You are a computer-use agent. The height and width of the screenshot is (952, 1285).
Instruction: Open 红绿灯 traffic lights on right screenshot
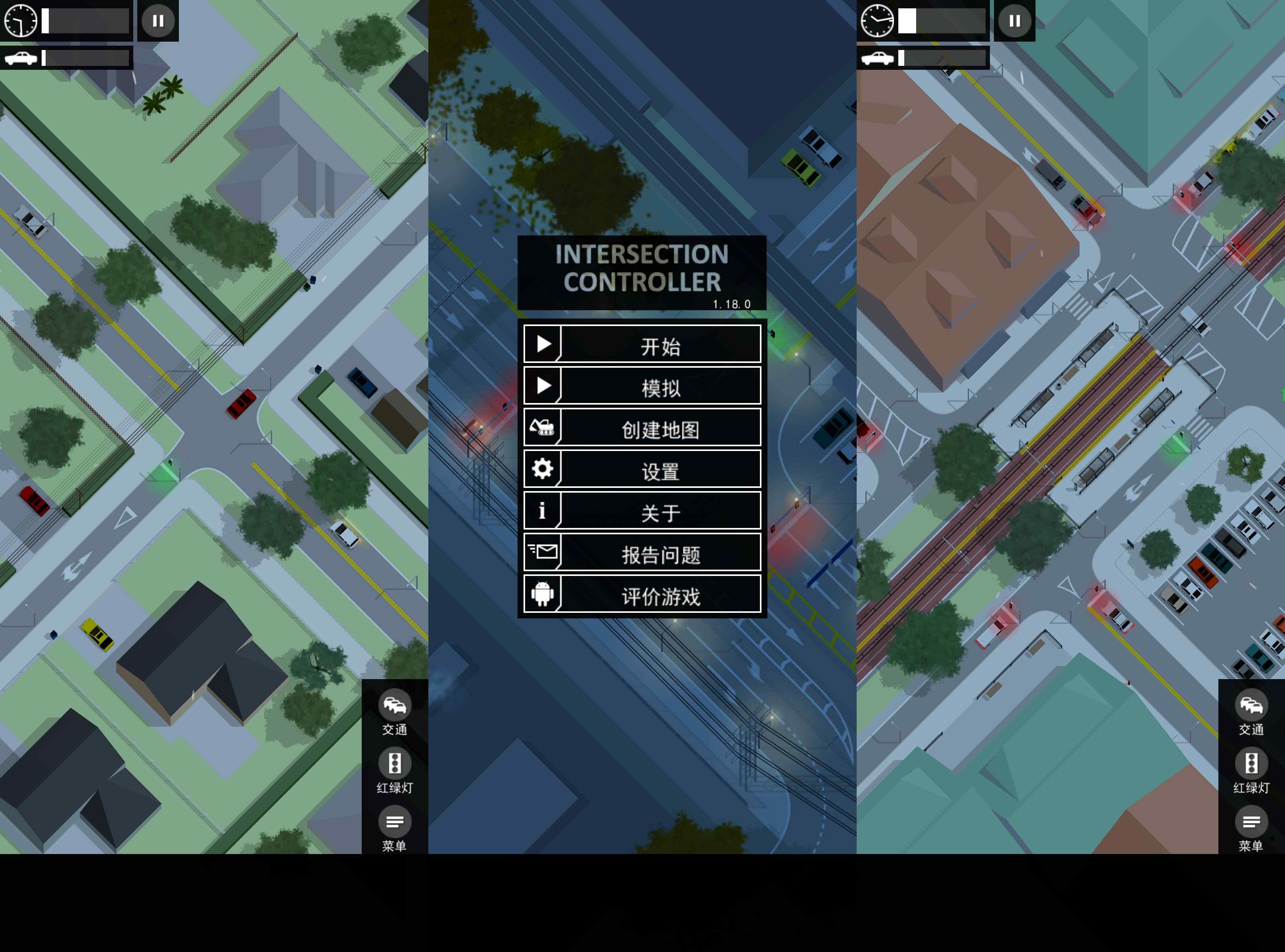click(x=1251, y=770)
